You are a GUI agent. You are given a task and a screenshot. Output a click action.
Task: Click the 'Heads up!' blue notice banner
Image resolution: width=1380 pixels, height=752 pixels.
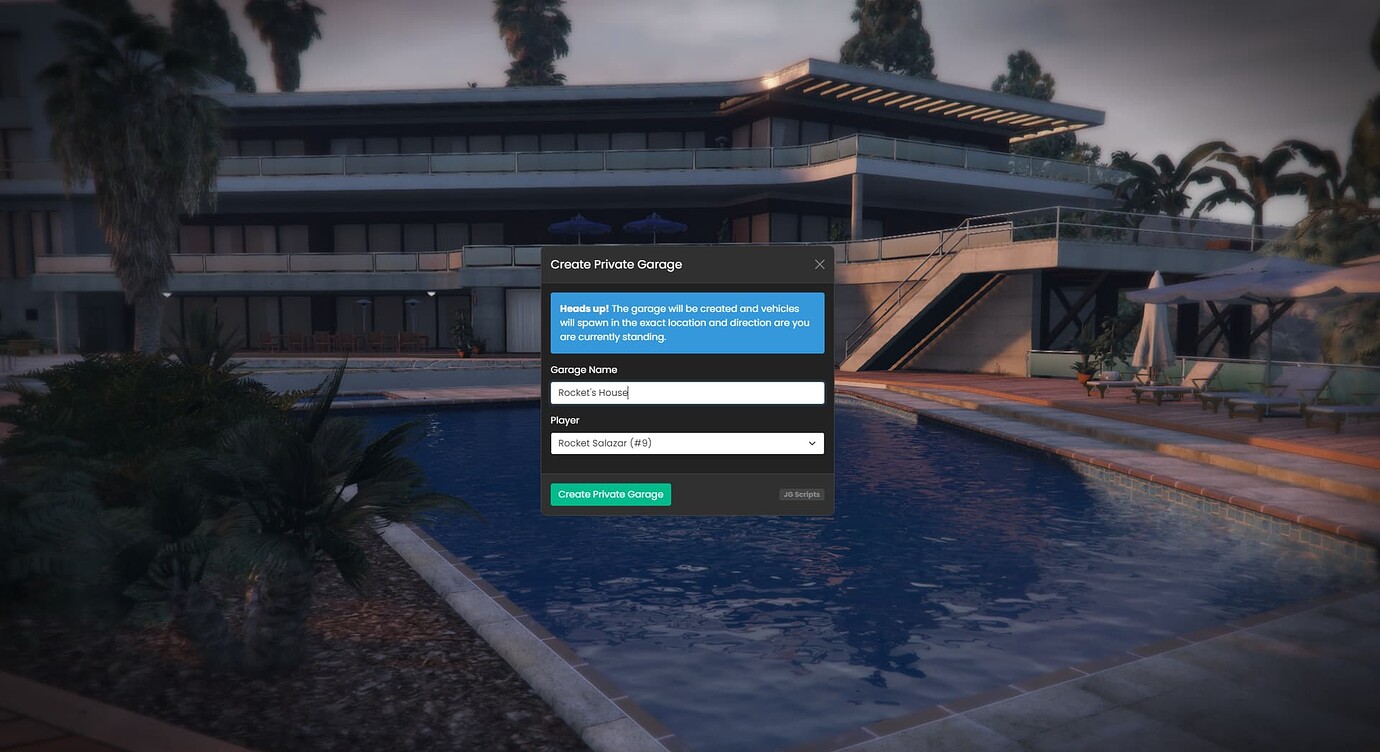[x=687, y=321]
